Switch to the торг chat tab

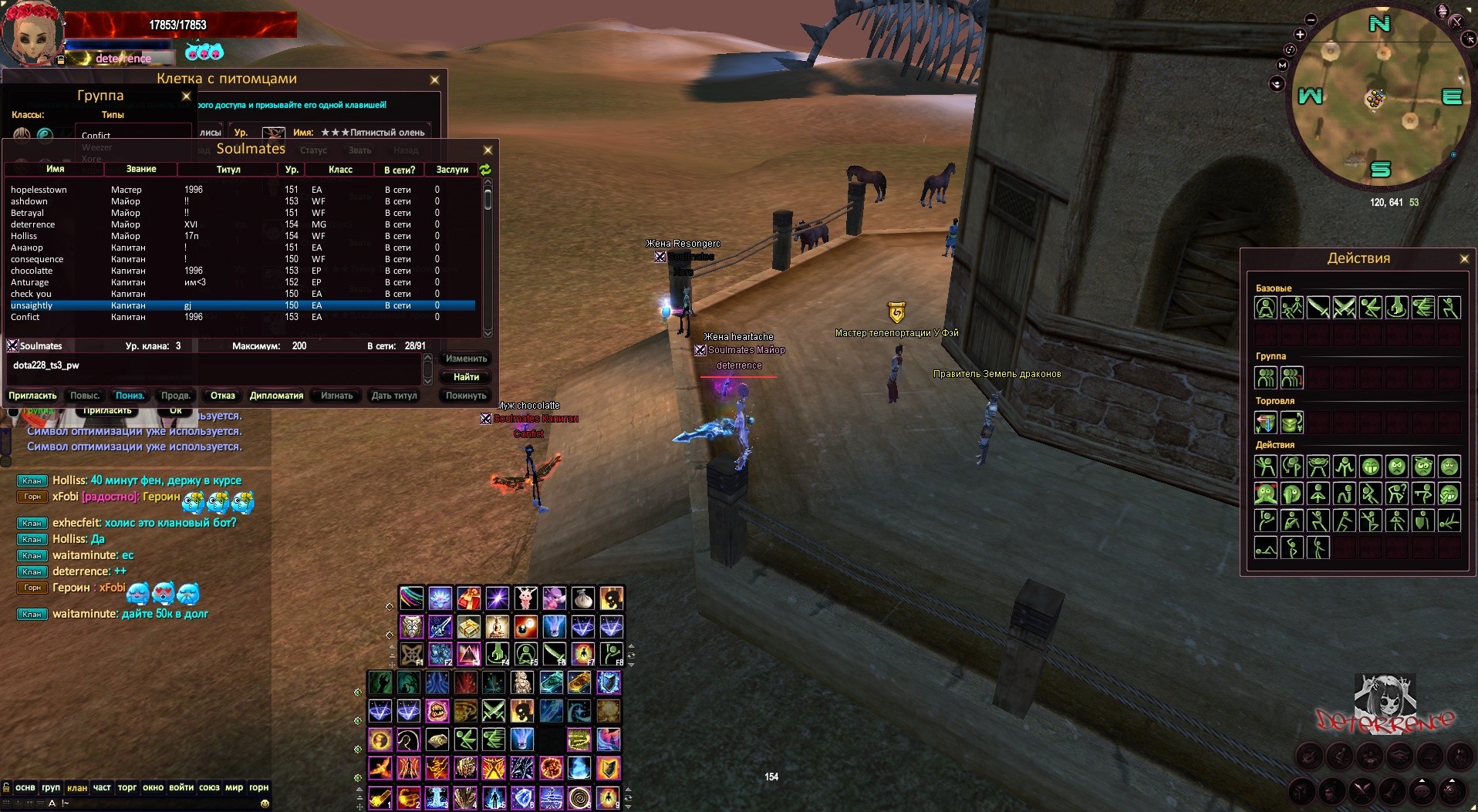click(x=127, y=787)
